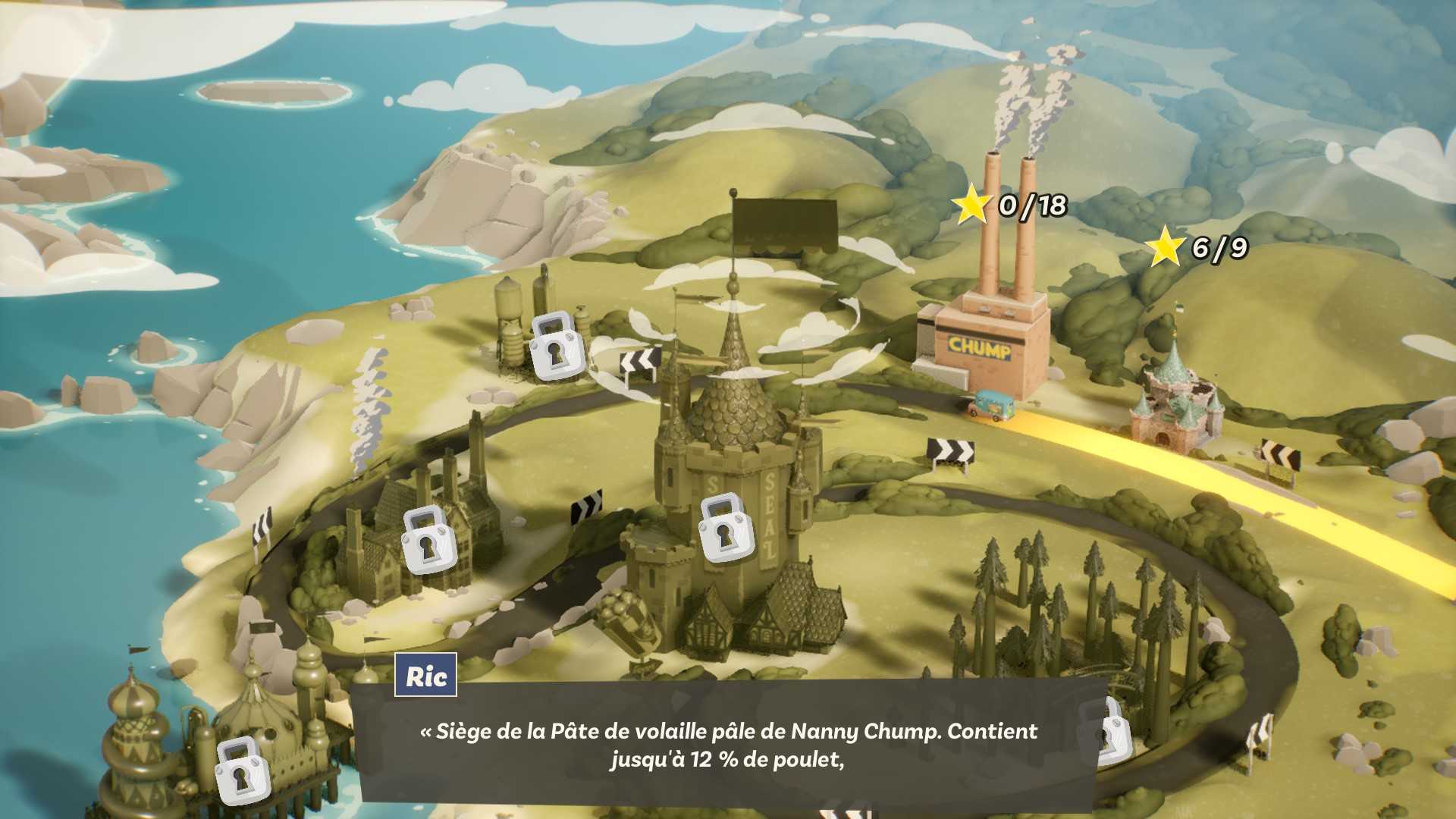
Task: Select the locked domed pier palace padlock
Action: tap(241, 769)
